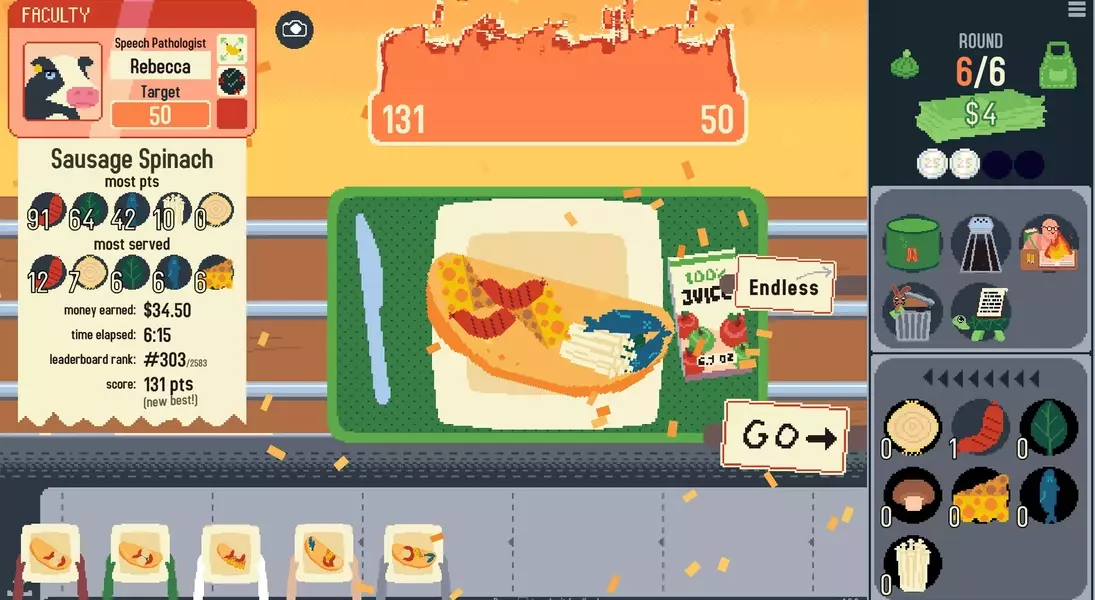Select the trash can upgrade
Image resolution: width=1095 pixels, height=600 pixels.
pos(914,311)
